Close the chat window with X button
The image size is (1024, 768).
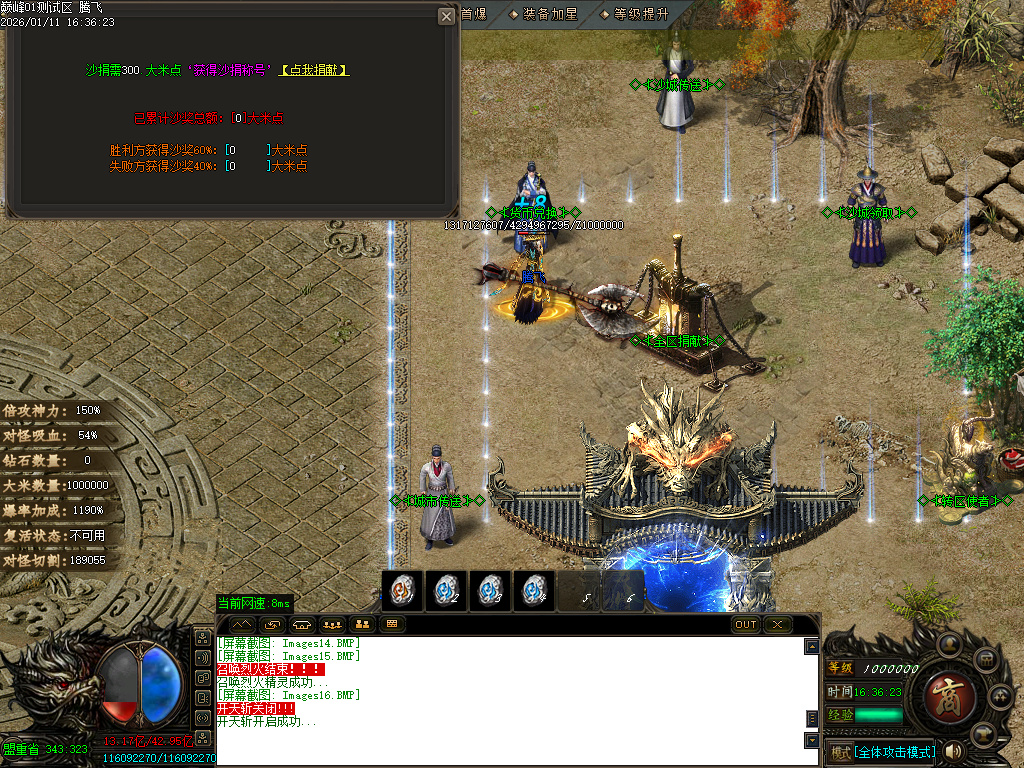tap(777, 625)
